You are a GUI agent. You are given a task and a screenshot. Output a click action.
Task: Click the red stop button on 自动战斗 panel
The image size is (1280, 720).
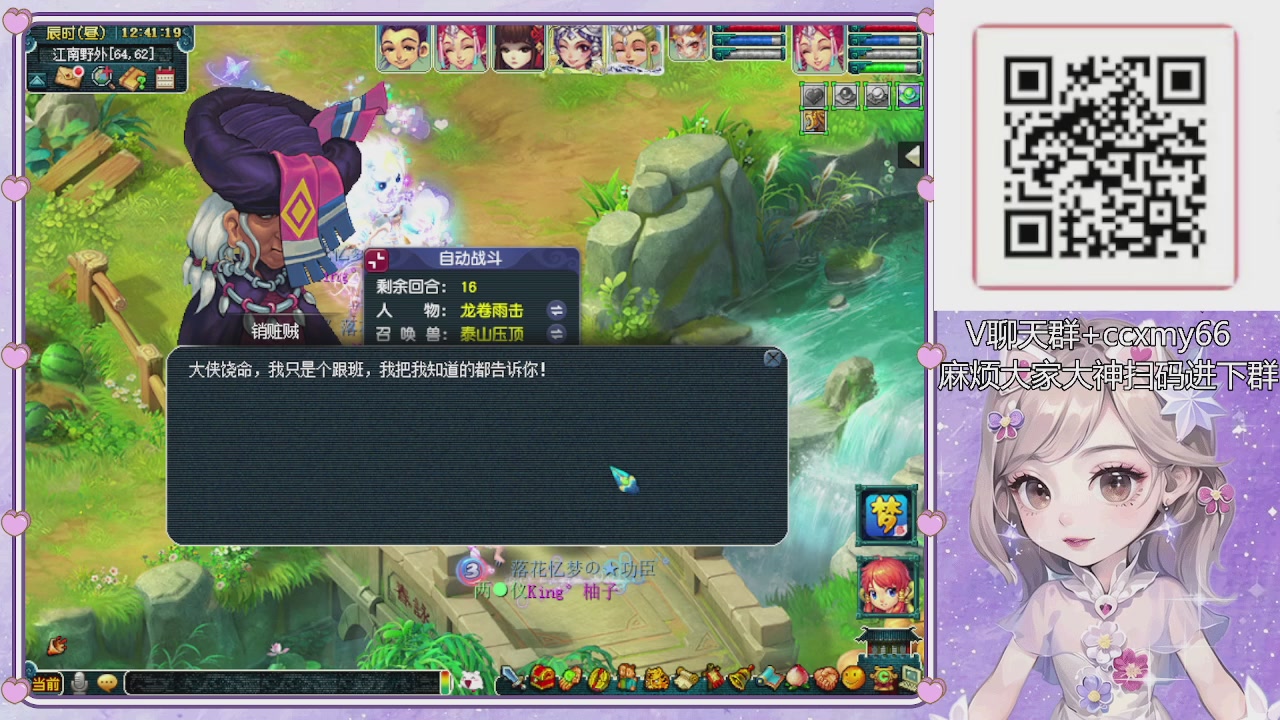click(377, 259)
